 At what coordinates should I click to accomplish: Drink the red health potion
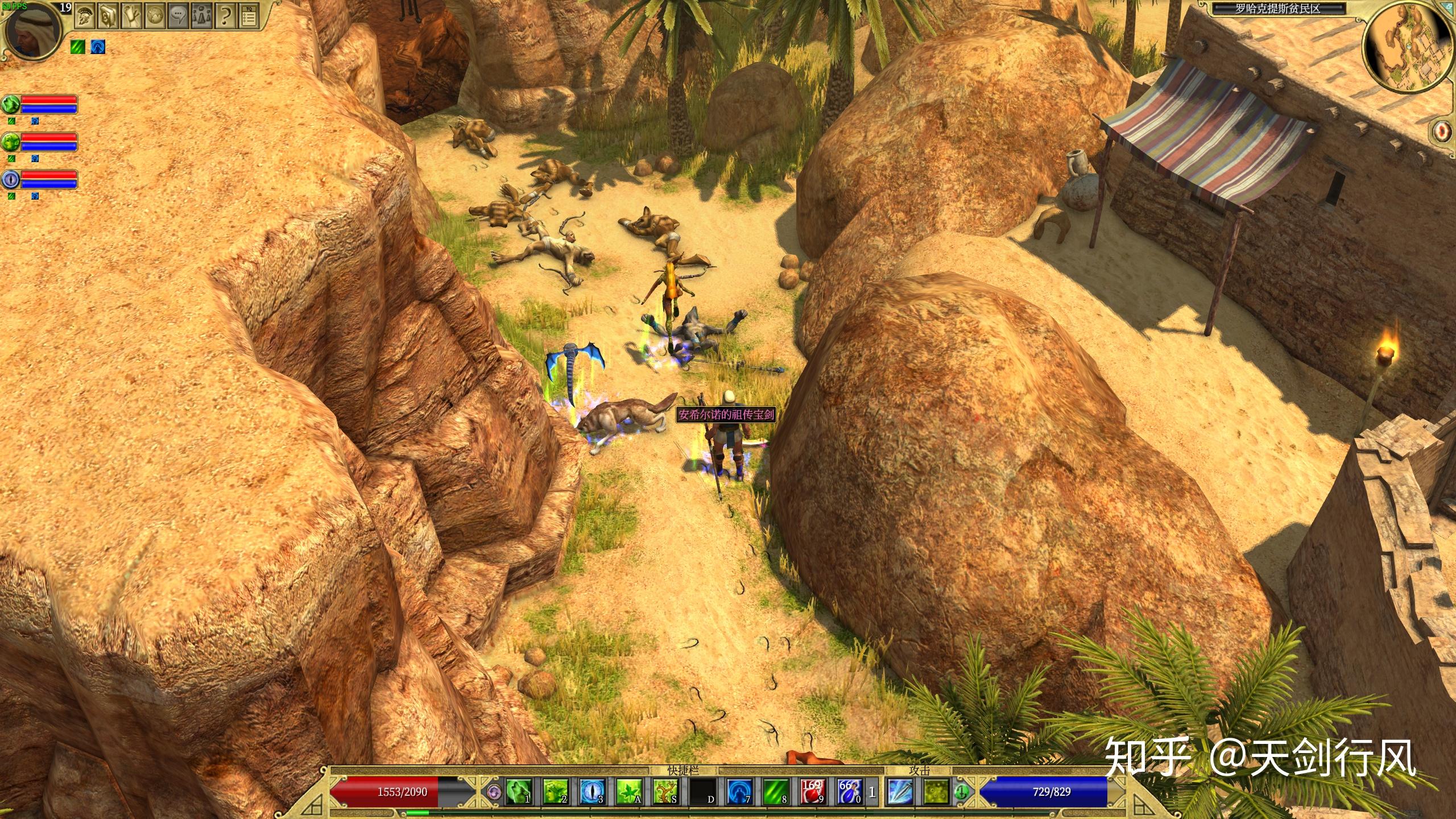812,792
